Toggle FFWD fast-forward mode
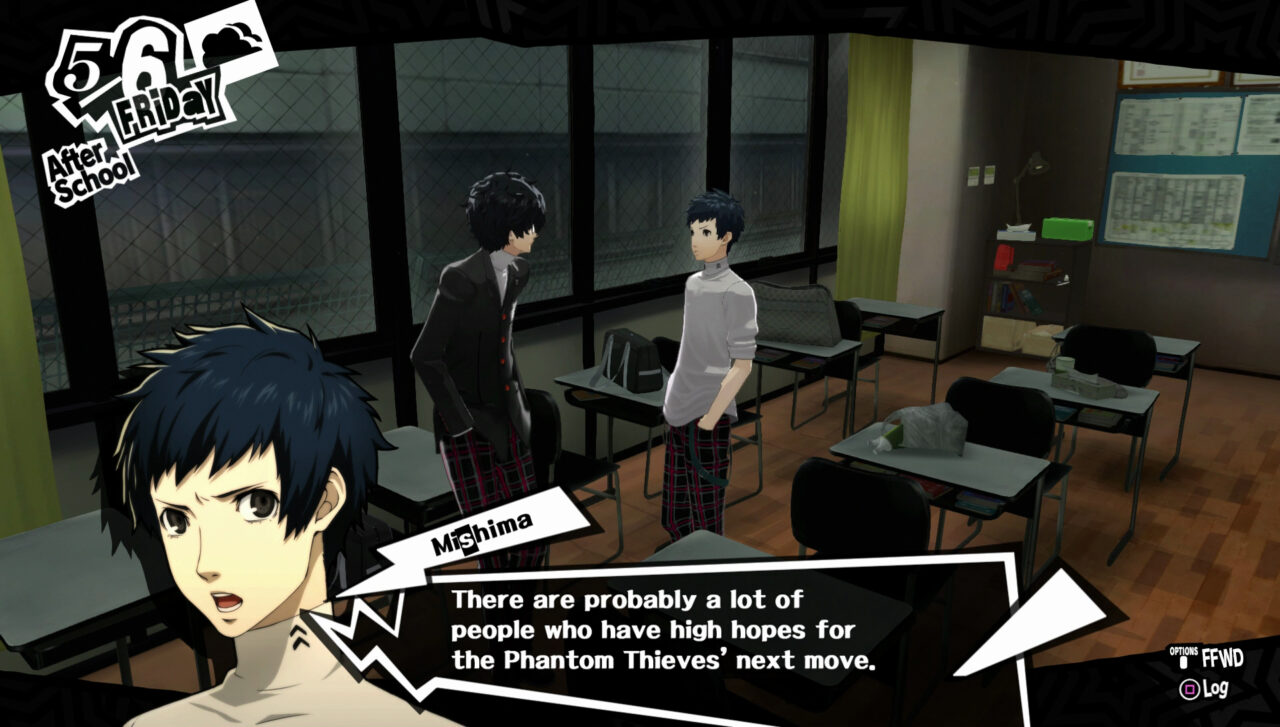Image resolution: width=1280 pixels, height=727 pixels. 1222,655
